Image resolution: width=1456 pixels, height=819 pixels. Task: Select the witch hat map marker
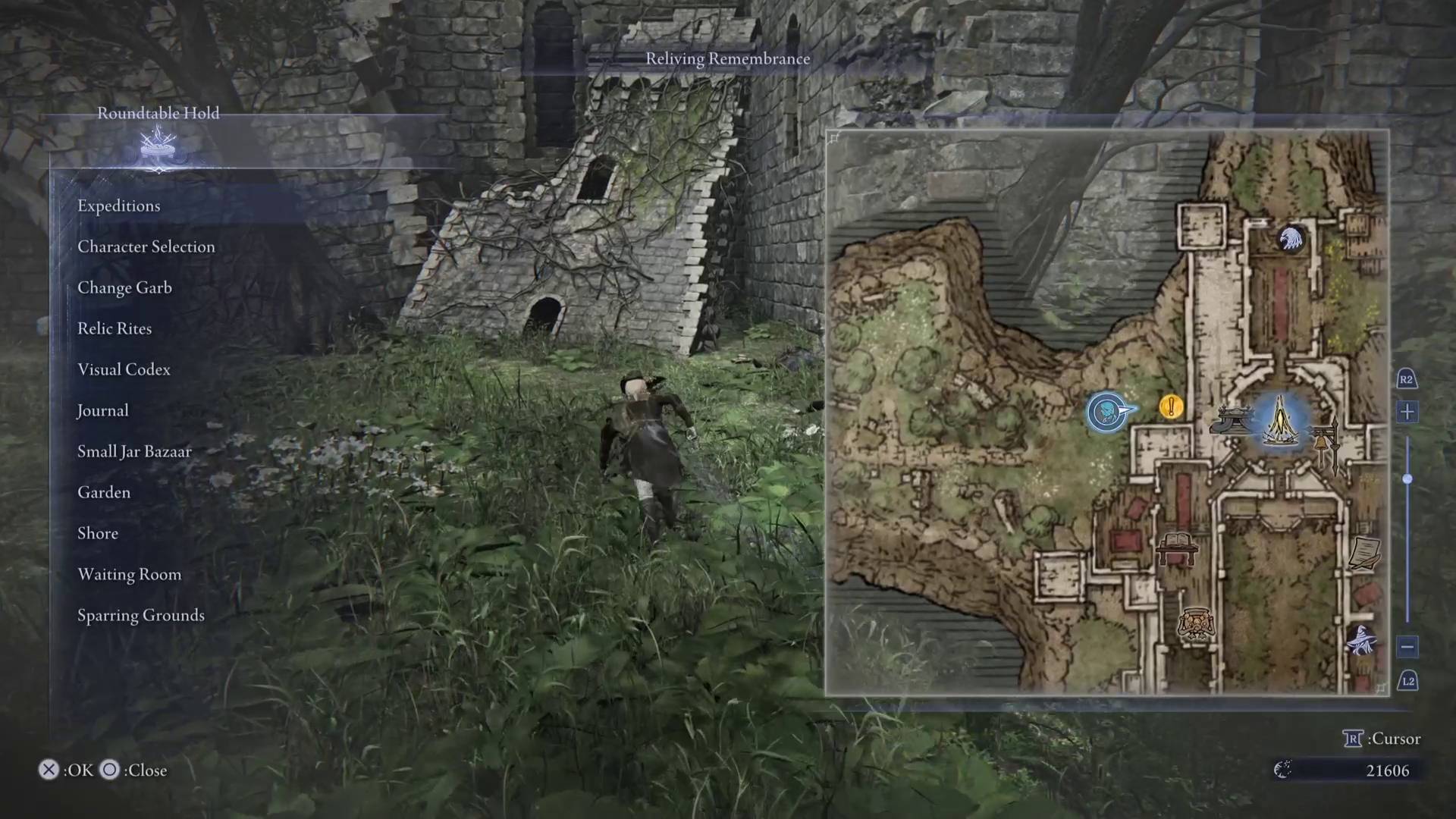(1360, 640)
